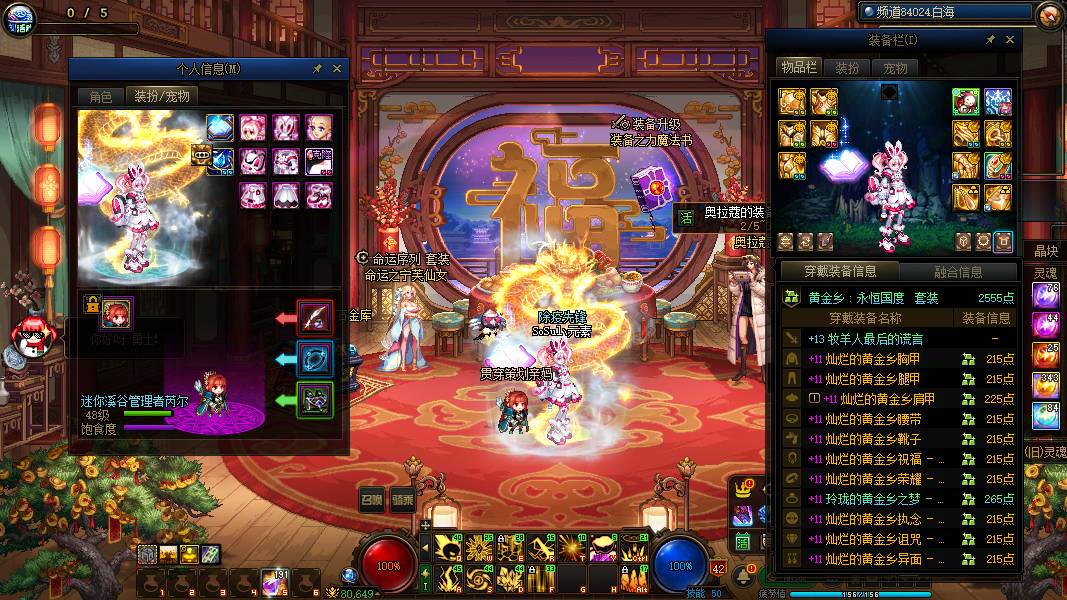Select the pink hair avatar slot
1067x600 pixels.
tap(253, 128)
